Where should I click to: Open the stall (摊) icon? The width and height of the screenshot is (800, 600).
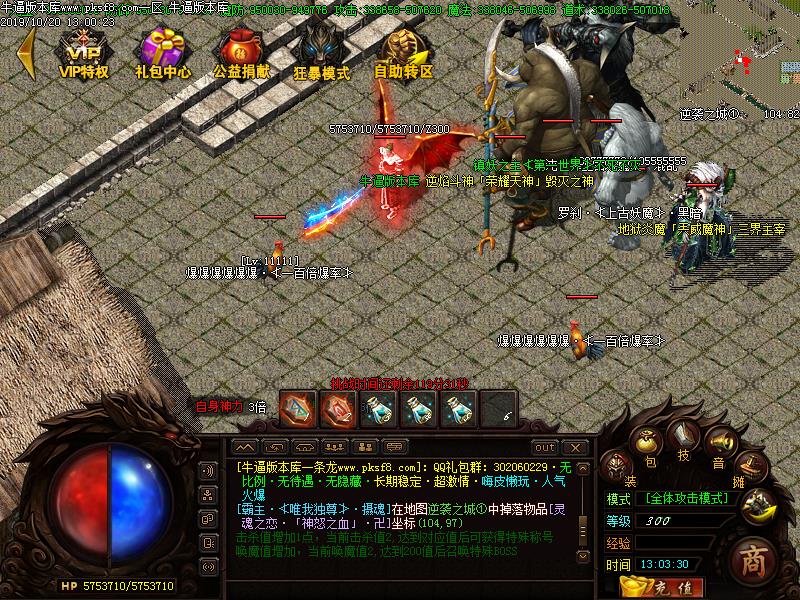(749, 467)
